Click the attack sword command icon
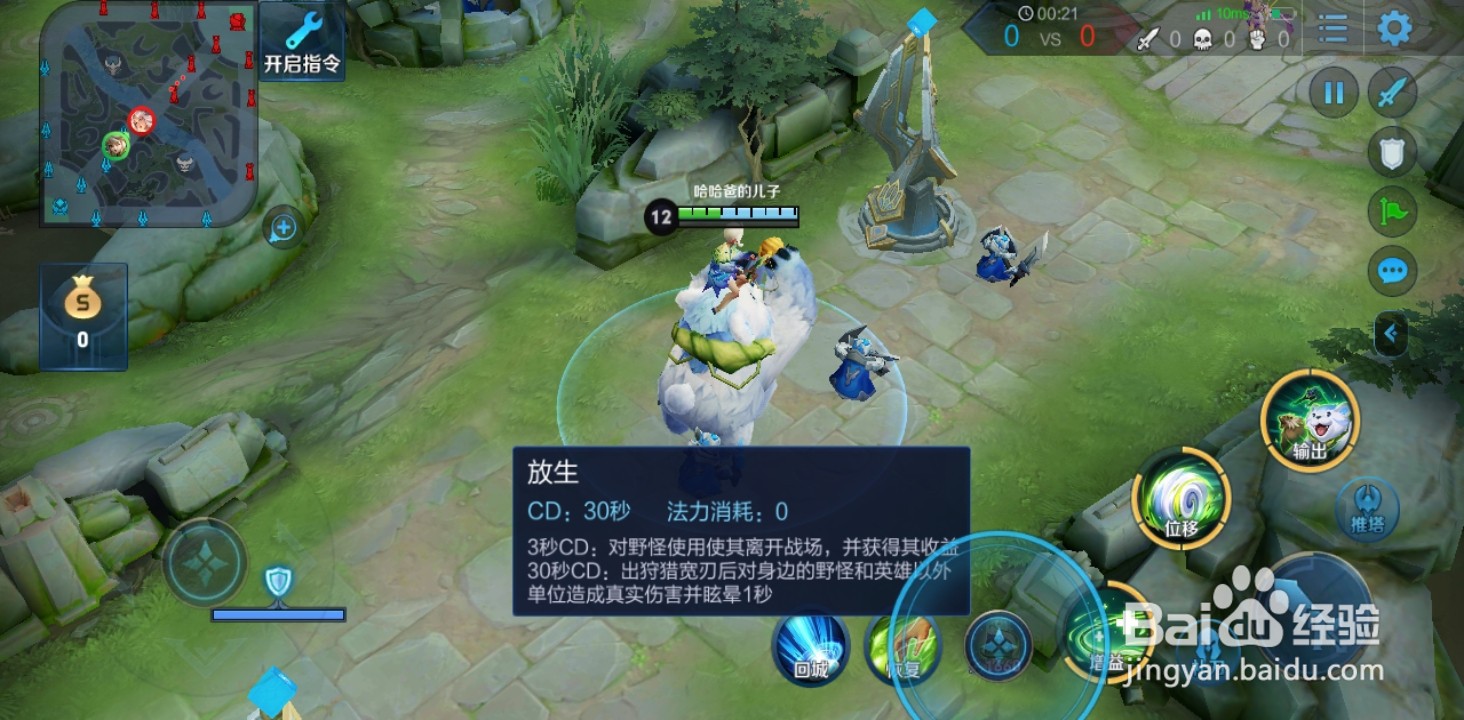Image resolution: width=1464 pixels, height=720 pixels. pos(1393,92)
